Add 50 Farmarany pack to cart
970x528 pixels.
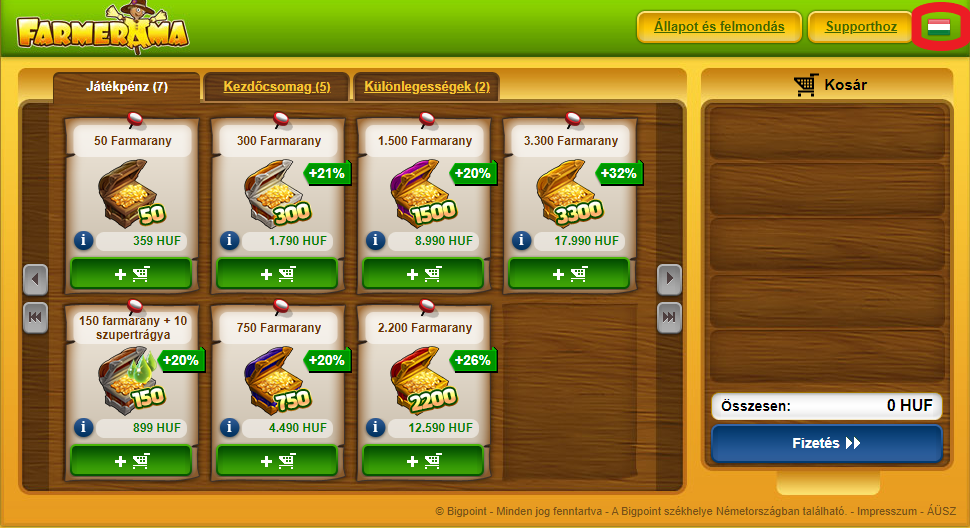point(130,273)
